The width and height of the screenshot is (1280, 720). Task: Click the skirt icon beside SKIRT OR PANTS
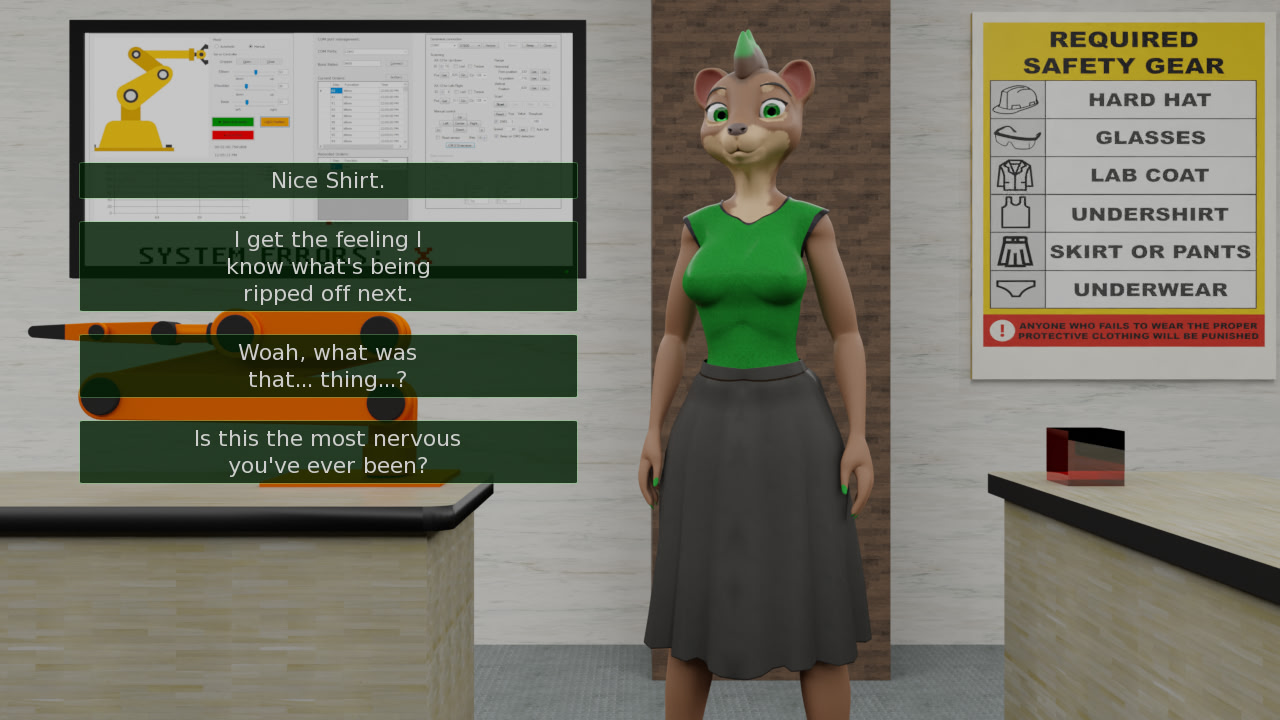(x=1015, y=250)
